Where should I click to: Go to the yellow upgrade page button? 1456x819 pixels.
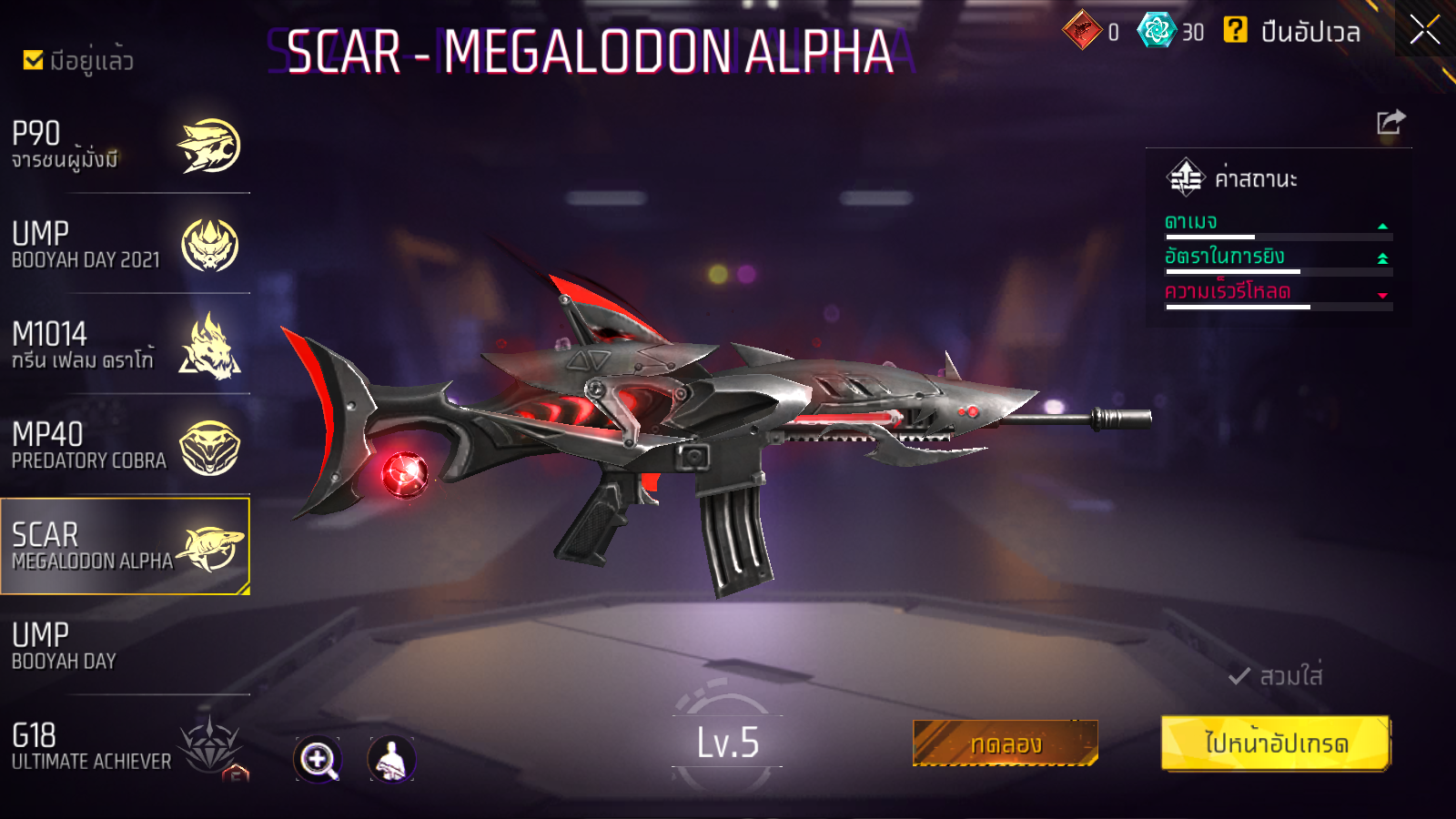click(x=1276, y=743)
